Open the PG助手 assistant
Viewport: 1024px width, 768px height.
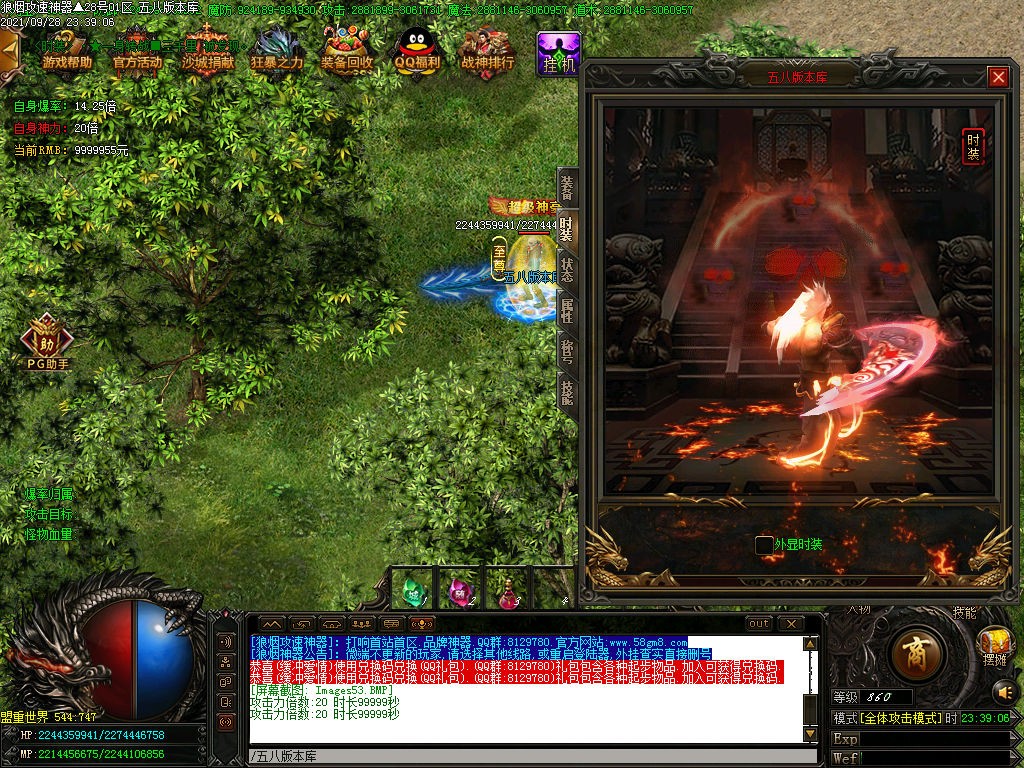[47, 338]
